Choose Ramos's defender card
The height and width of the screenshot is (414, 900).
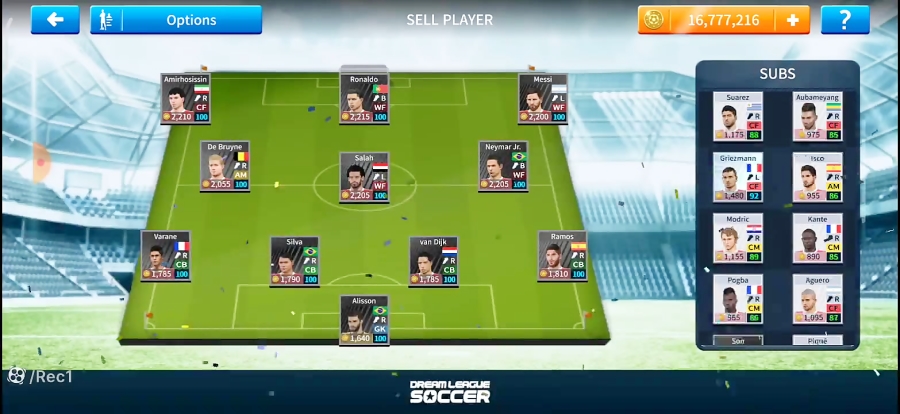pyautogui.click(x=562, y=256)
